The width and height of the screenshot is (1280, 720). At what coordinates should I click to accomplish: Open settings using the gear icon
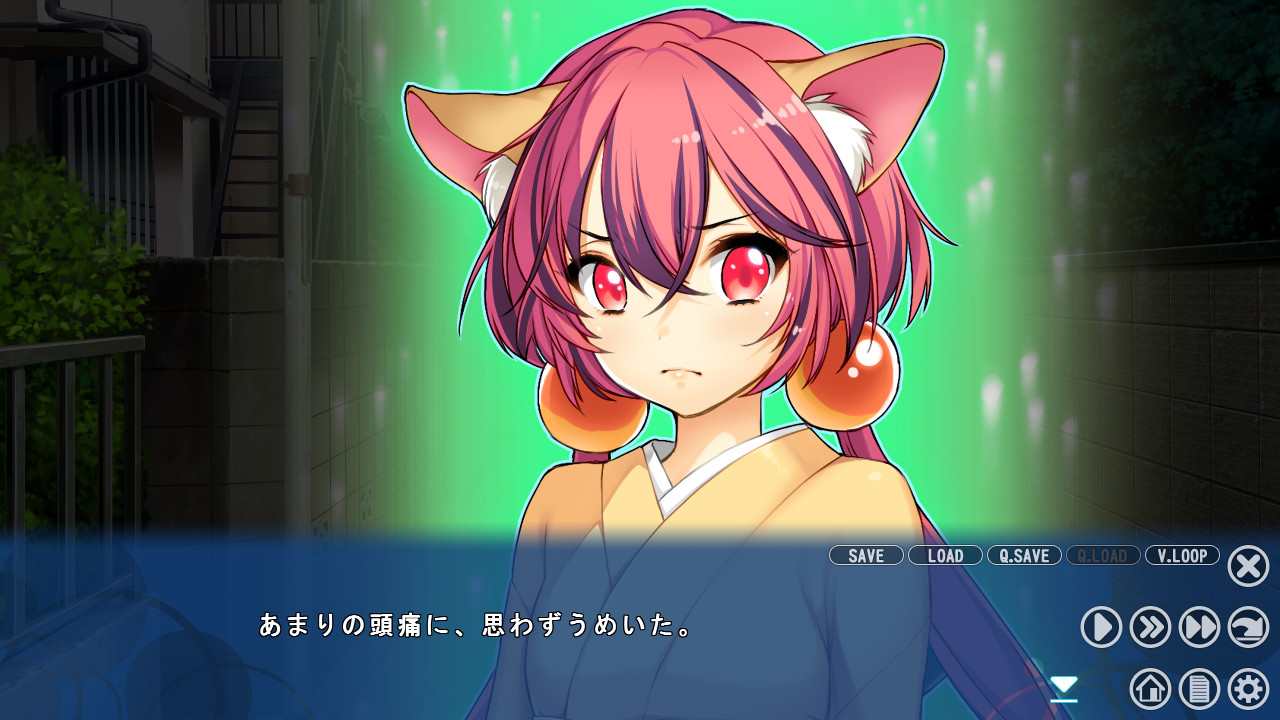point(1246,688)
